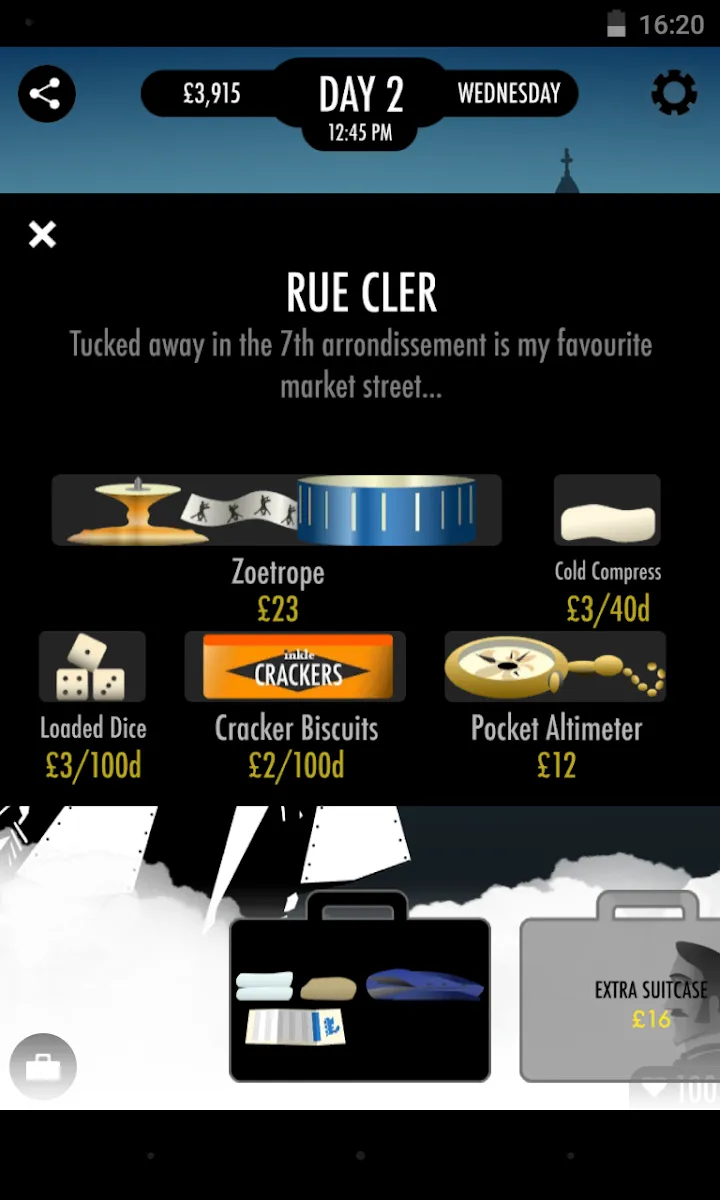Open the share menu
720x1200 pixels.
coord(45,95)
